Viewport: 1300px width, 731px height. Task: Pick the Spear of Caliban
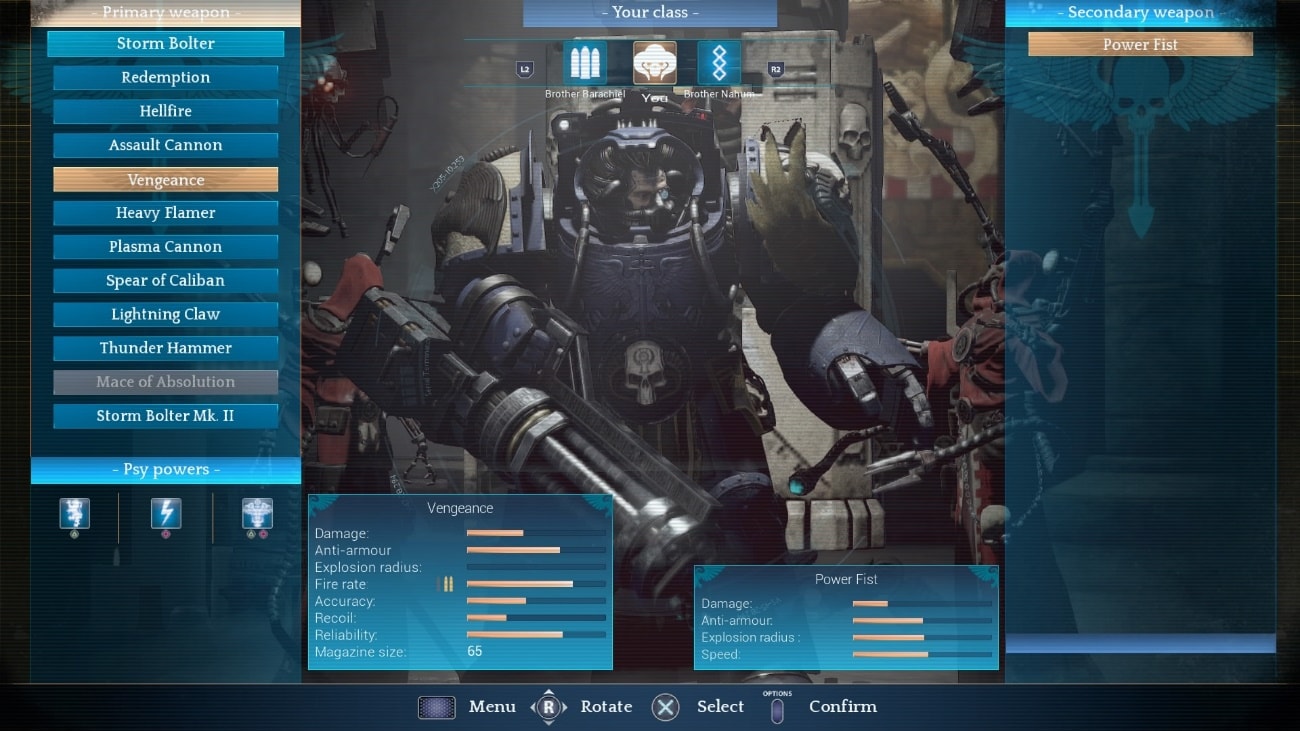click(165, 281)
